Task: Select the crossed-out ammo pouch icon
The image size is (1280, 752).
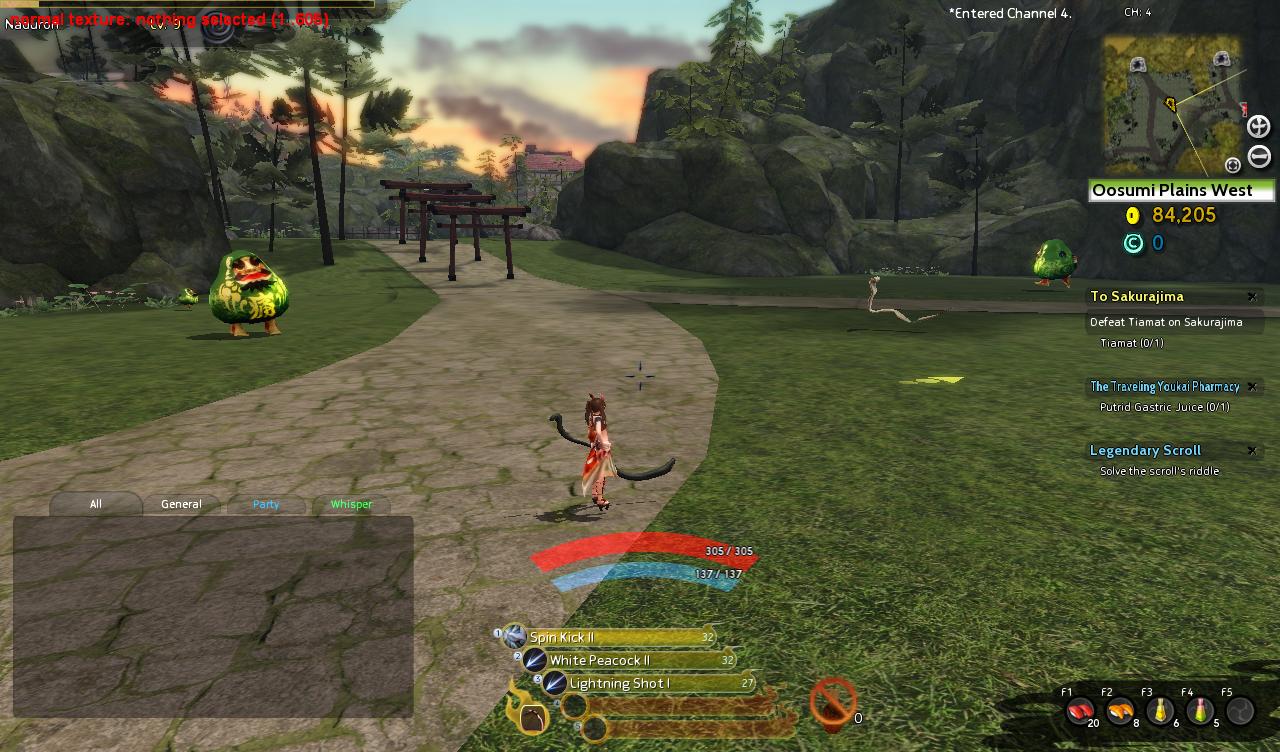Action: coord(833,701)
